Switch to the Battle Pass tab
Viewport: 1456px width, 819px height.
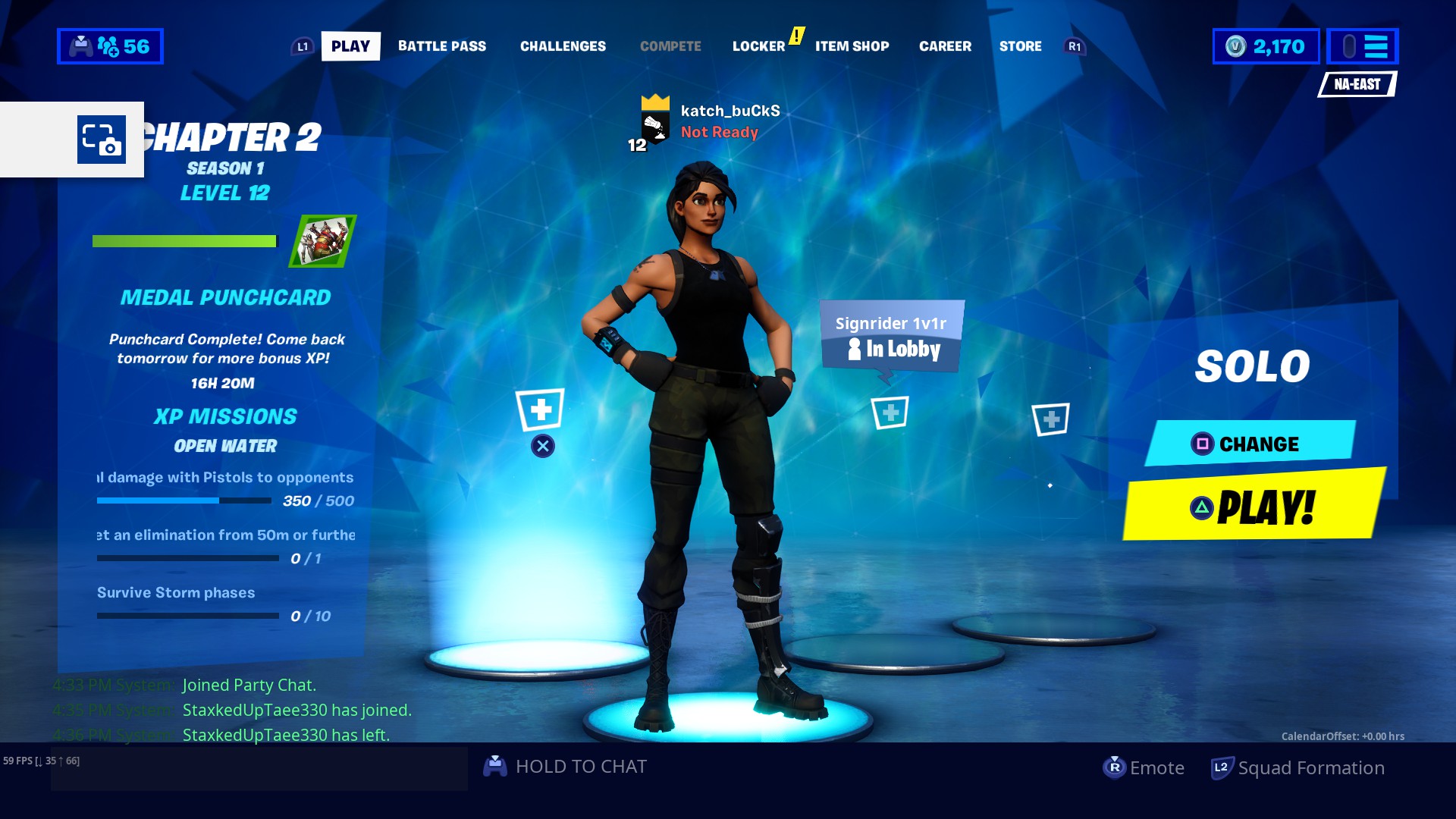(x=442, y=46)
